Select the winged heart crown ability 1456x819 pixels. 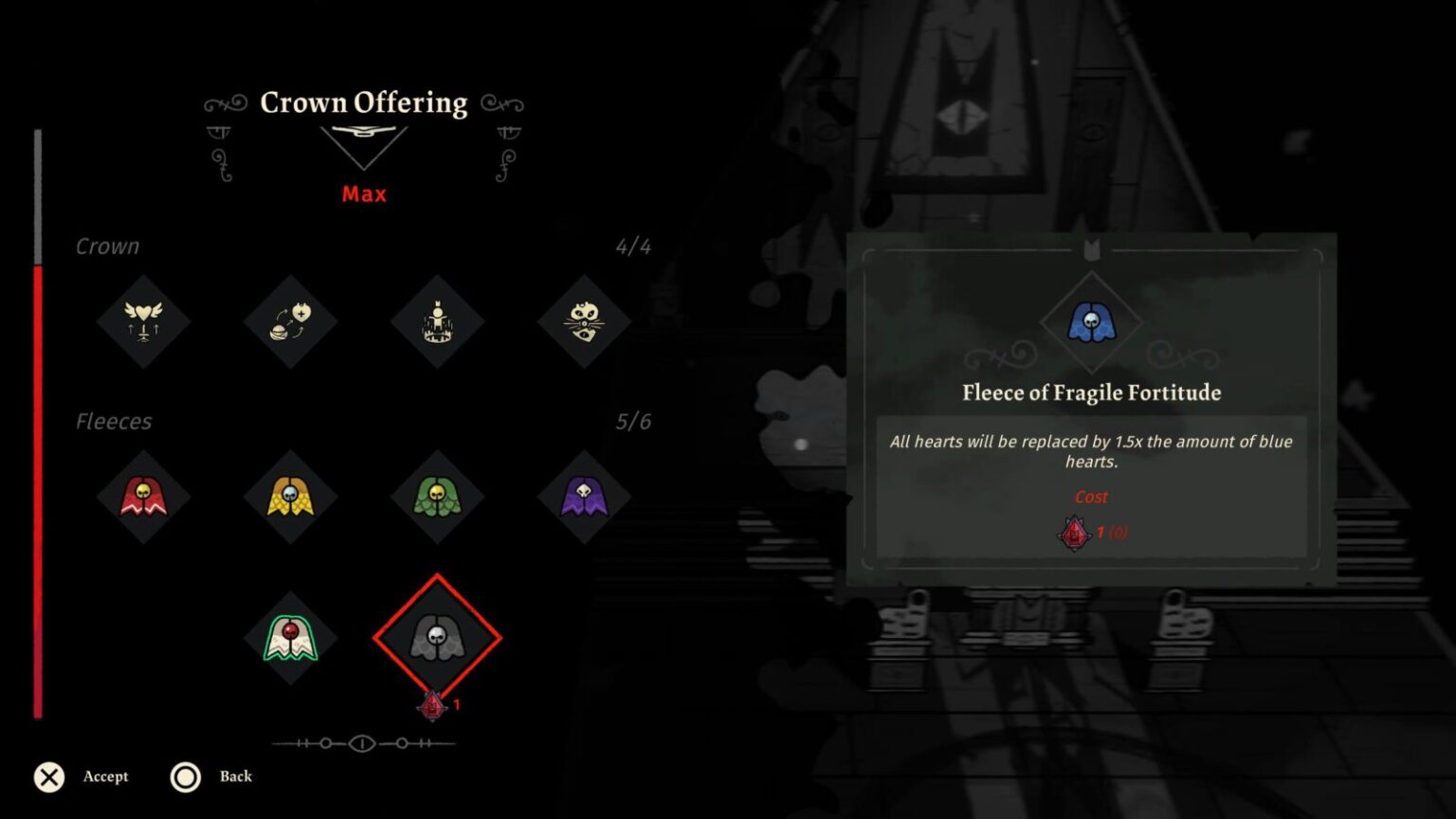pyautogui.click(x=144, y=322)
